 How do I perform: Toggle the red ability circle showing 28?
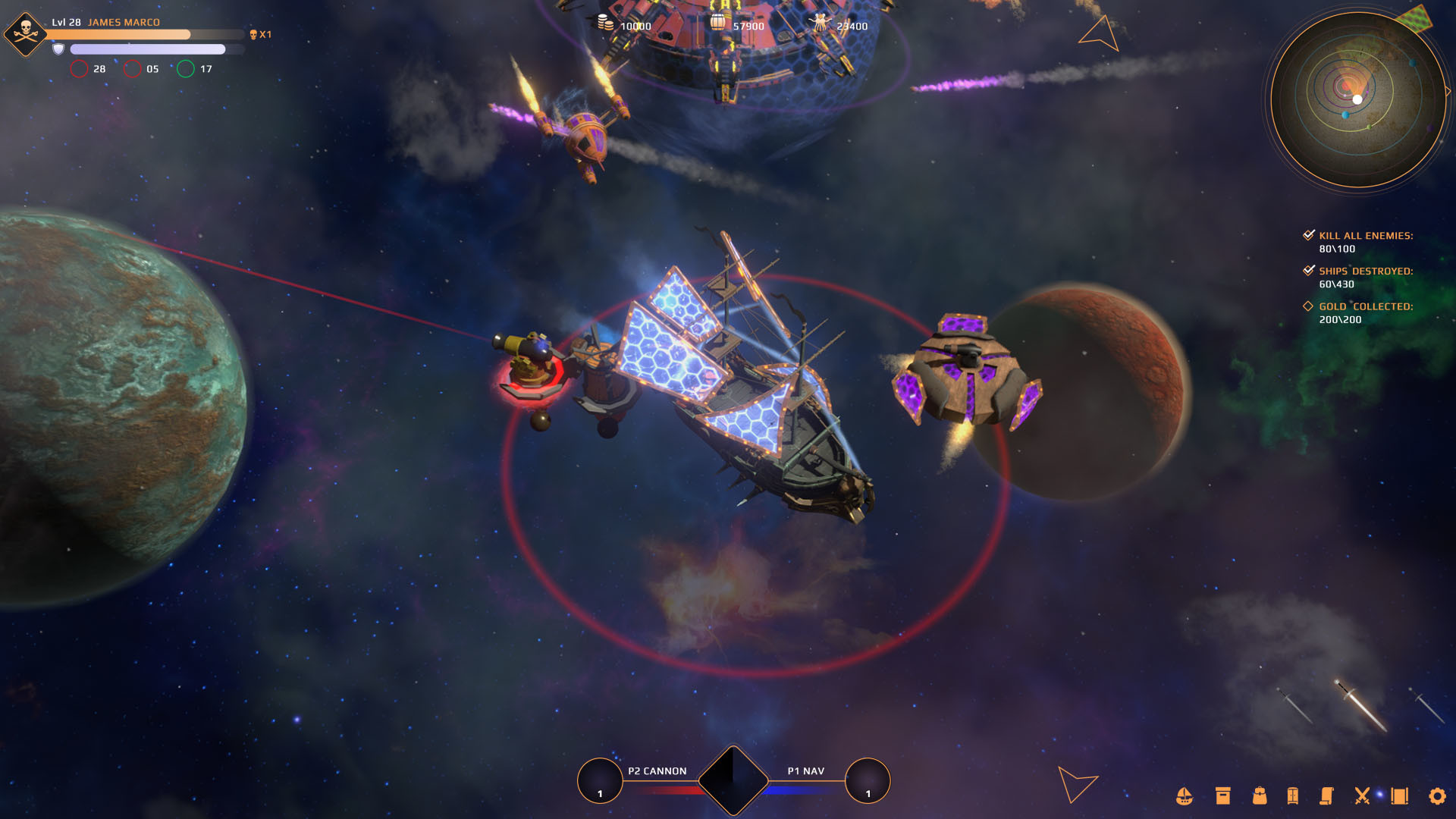pos(79,68)
